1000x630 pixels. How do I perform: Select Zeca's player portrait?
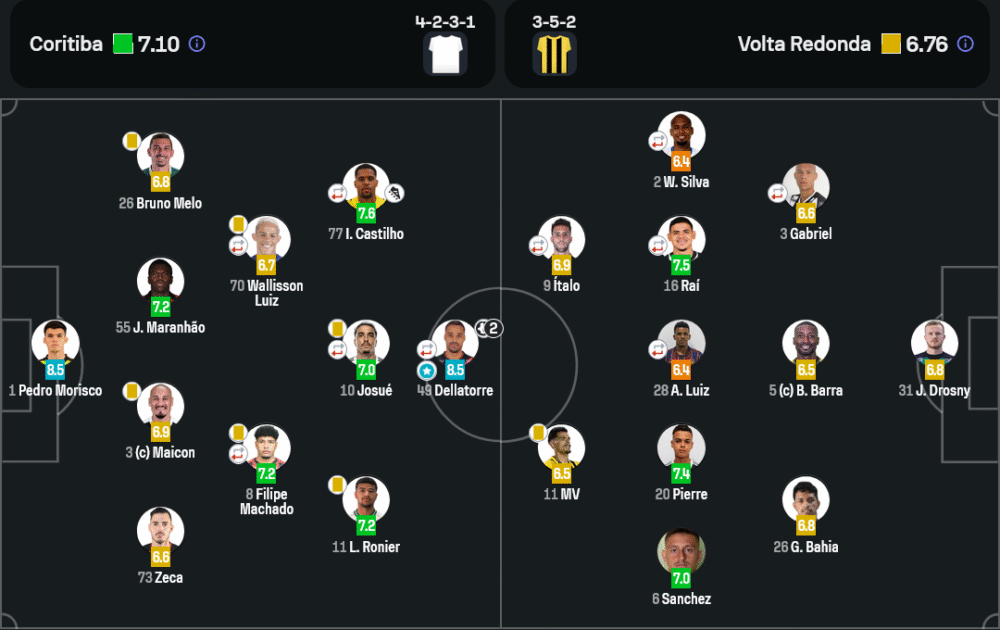[160, 532]
